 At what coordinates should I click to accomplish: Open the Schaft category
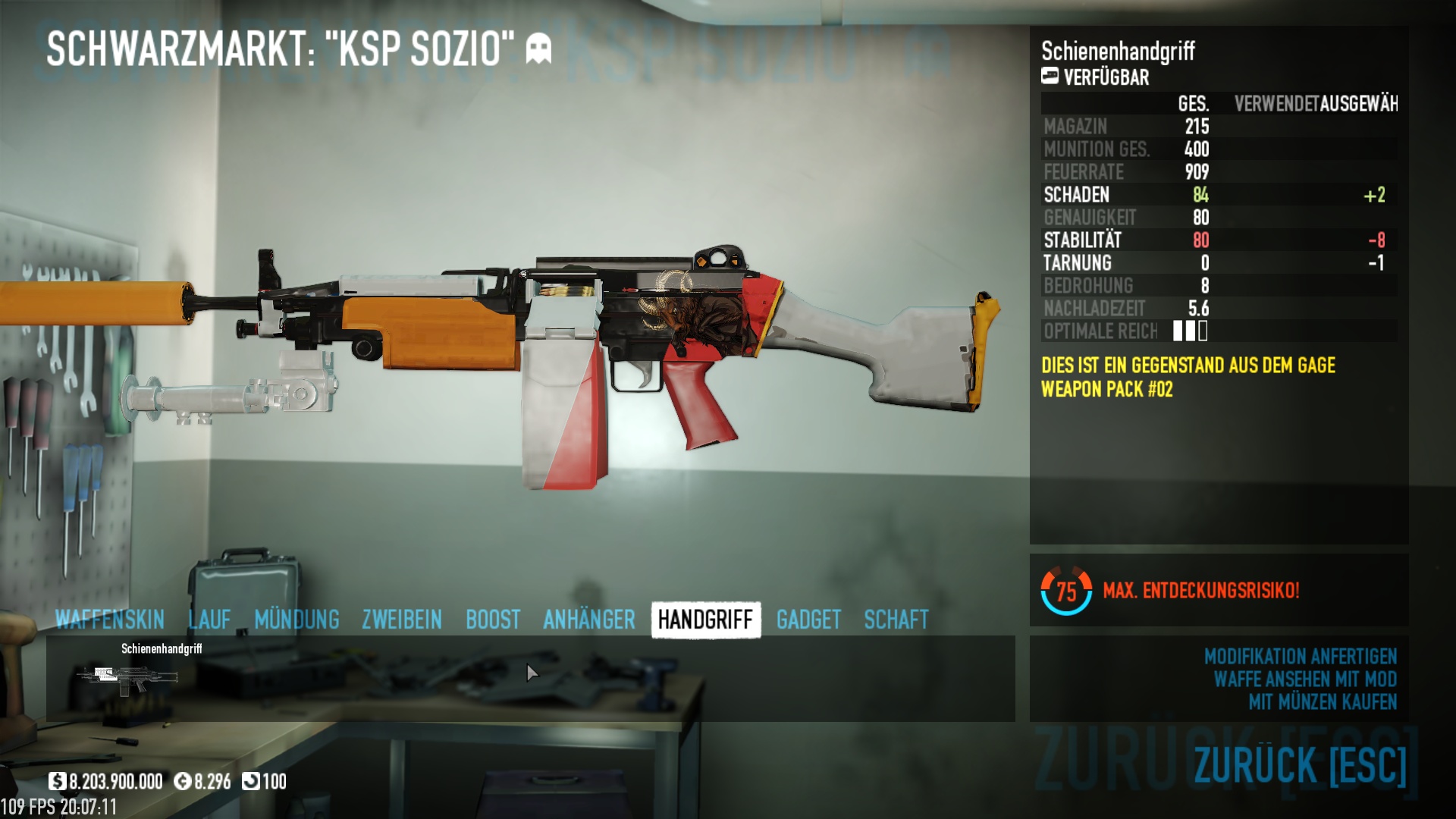[x=896, y=620]
